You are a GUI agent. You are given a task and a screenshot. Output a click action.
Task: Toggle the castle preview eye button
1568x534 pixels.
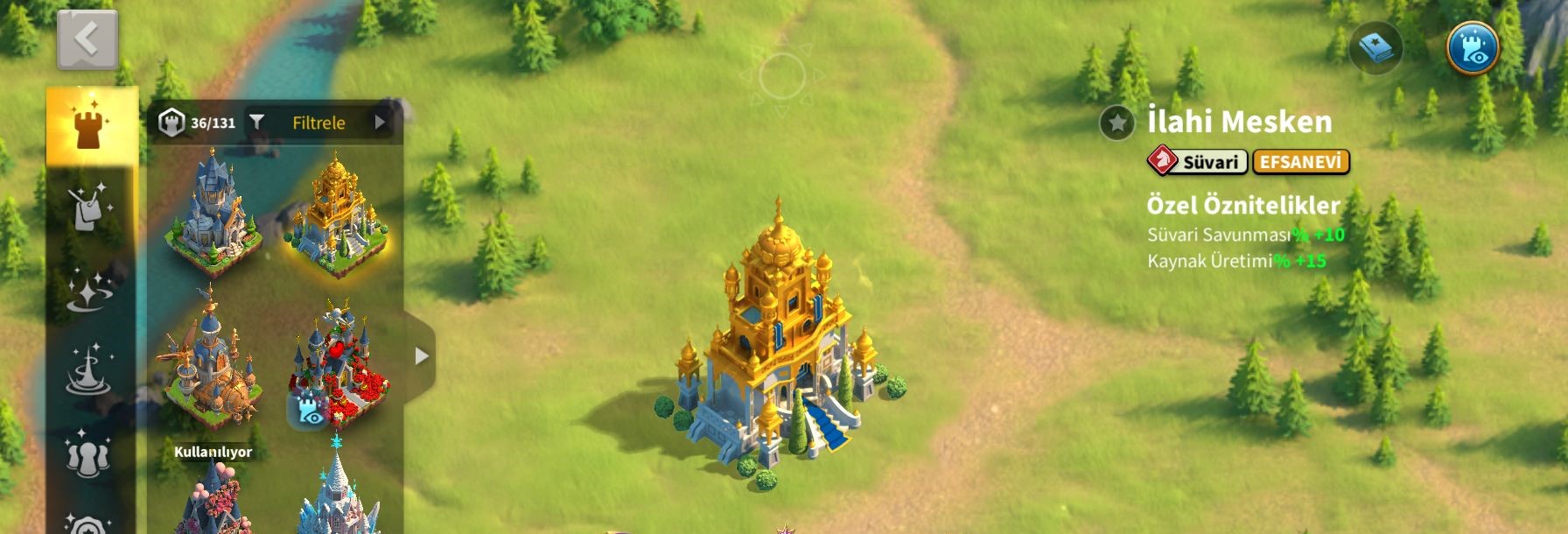pos(1473,48)
